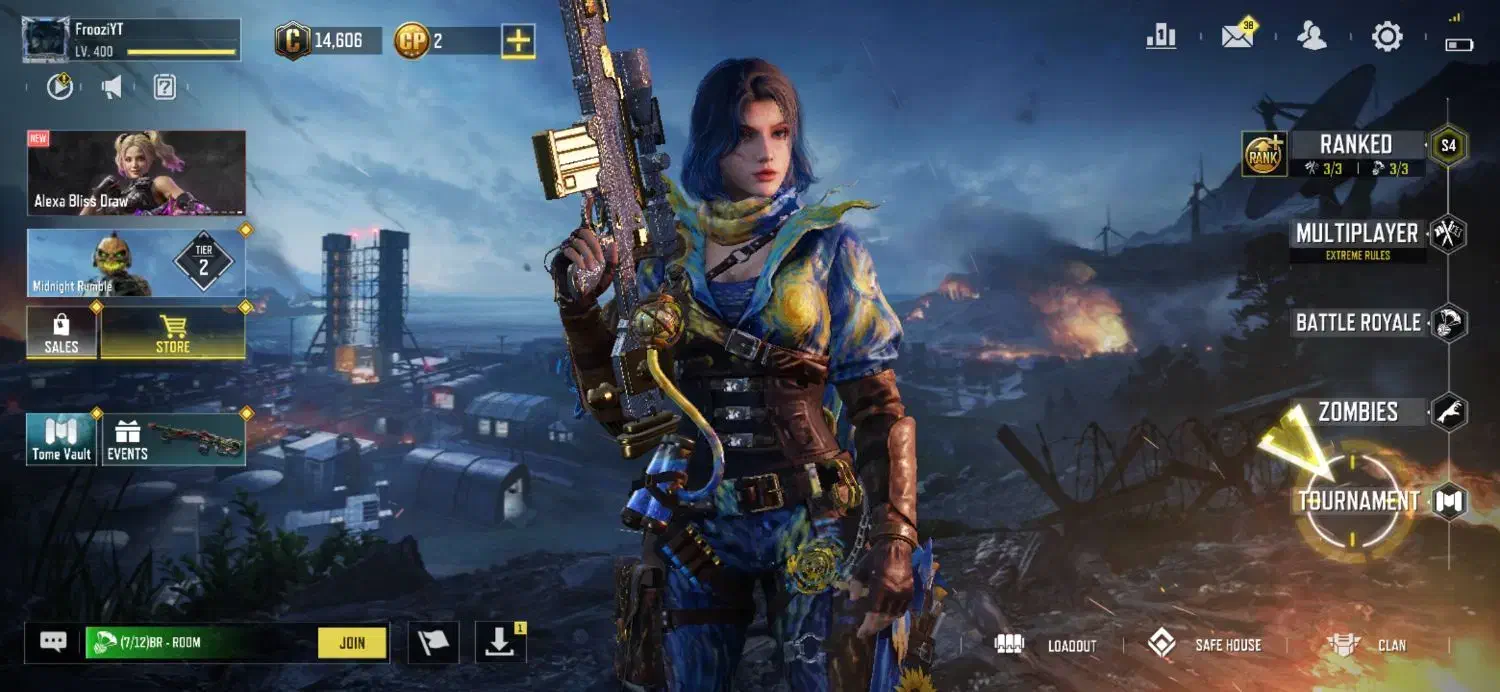Open the friends list icon
Screen dimensions: 1500x692
click(x=1311, y=37)
